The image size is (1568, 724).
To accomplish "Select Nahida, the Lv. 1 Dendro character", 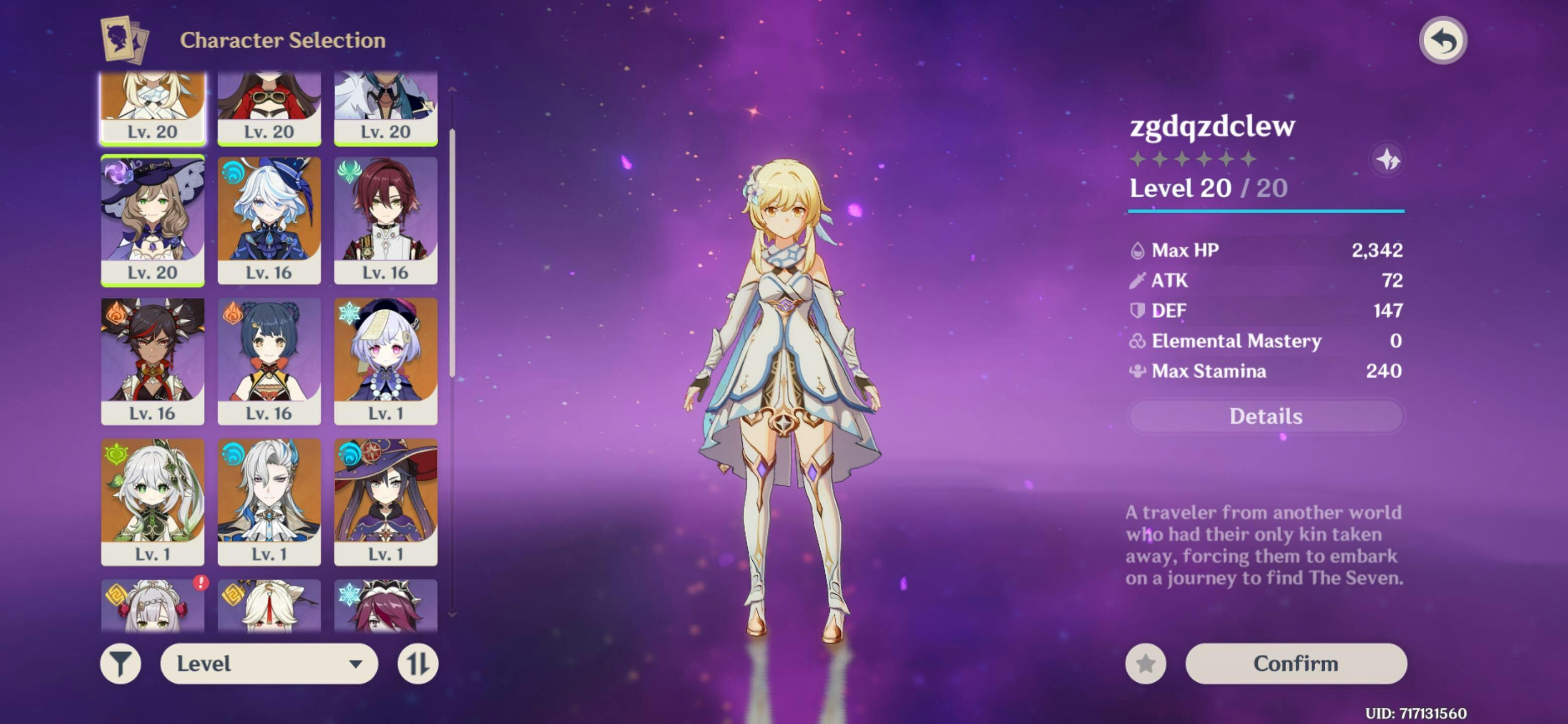I will pos(152,501).
